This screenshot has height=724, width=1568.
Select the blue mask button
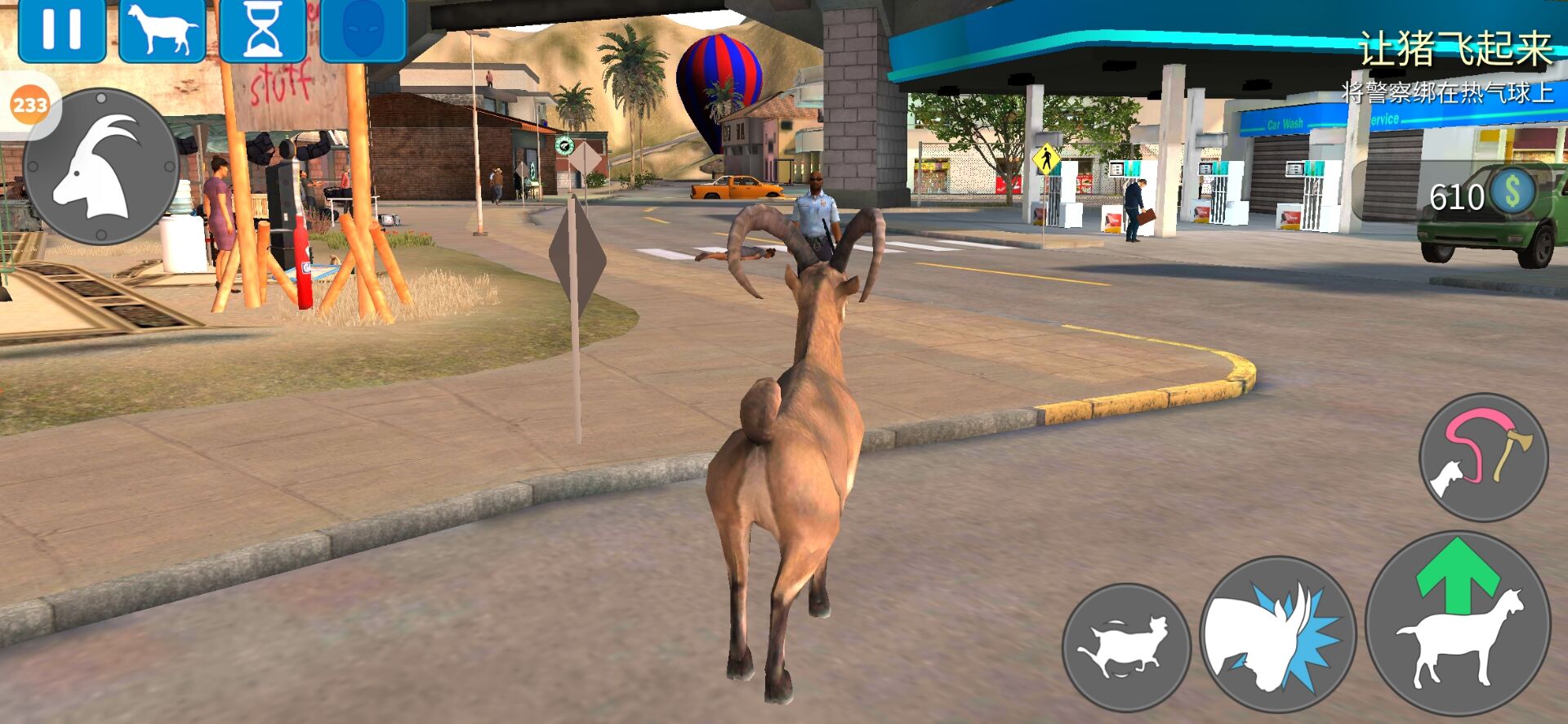pyautogui.click(x=363, y=30)
